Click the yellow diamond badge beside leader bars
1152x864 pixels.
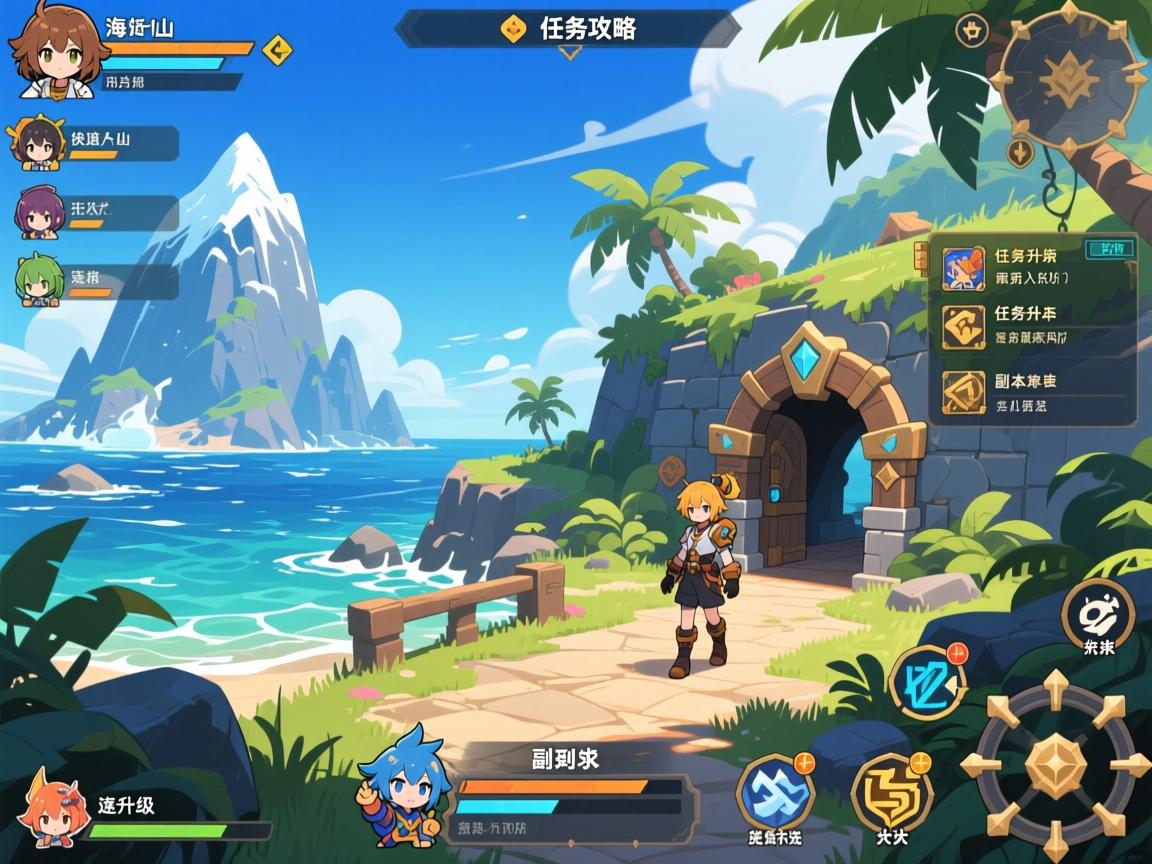click(x=277, y=48)
